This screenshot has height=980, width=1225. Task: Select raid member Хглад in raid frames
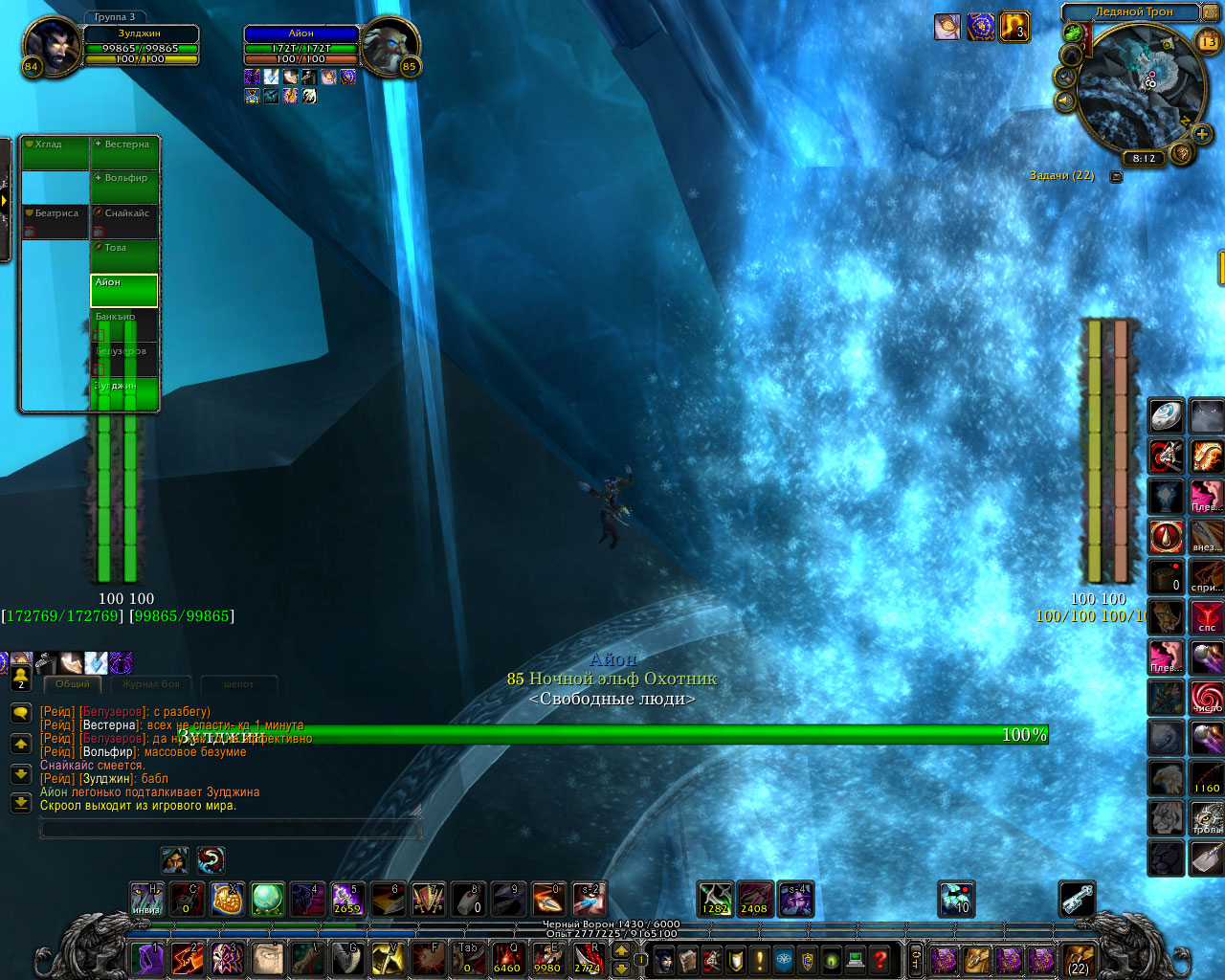click(x=56, y=154)
